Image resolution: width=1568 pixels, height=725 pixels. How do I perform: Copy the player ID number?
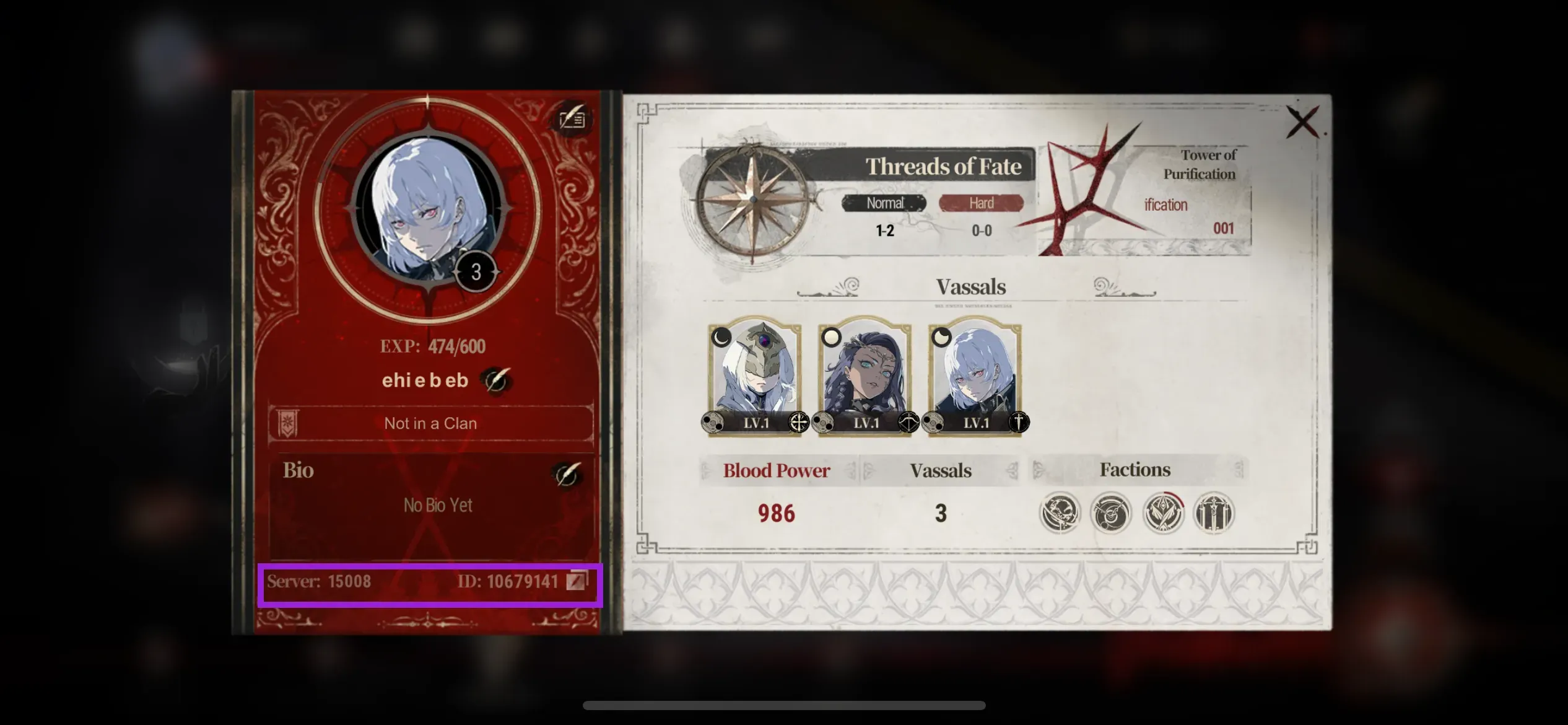[577, 581]
